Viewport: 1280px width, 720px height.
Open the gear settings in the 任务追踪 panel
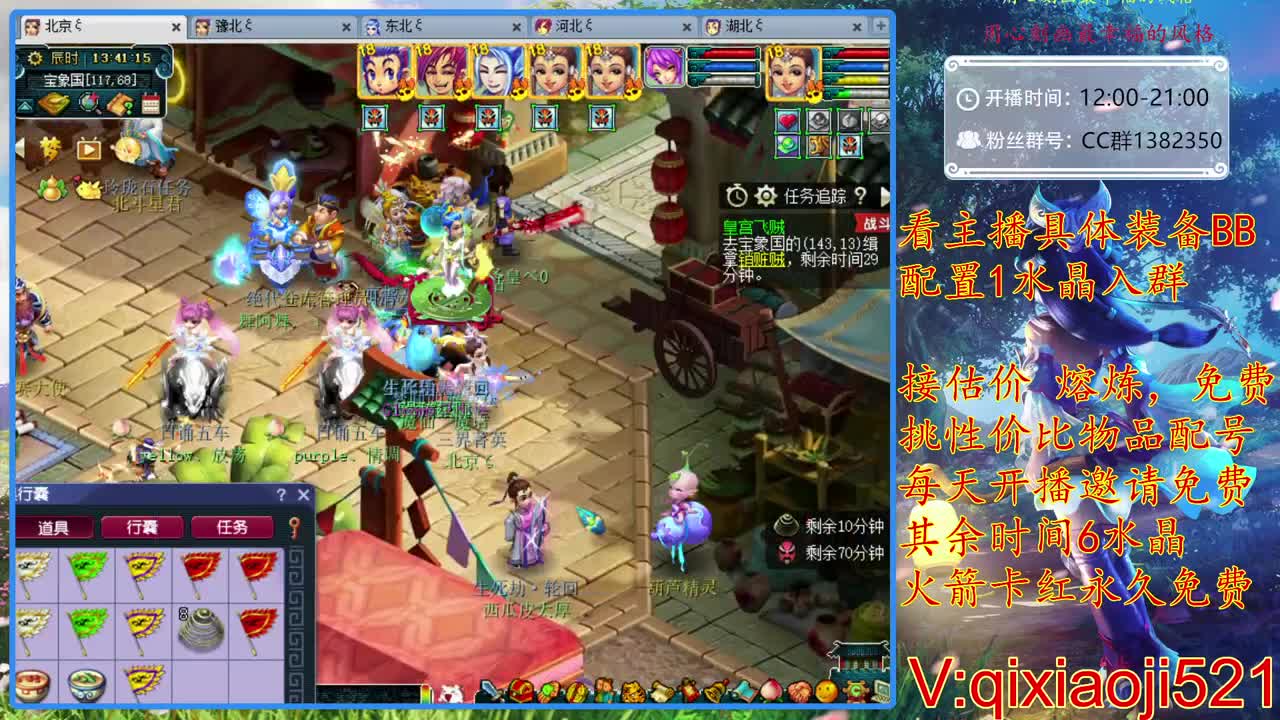[767, 196]
